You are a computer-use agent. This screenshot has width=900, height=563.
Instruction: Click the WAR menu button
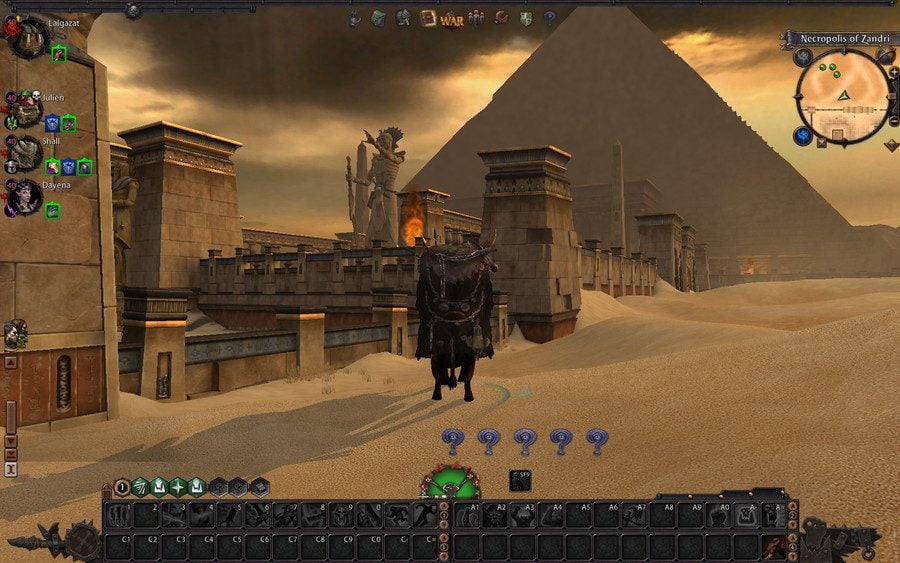[x=451, y=19]
